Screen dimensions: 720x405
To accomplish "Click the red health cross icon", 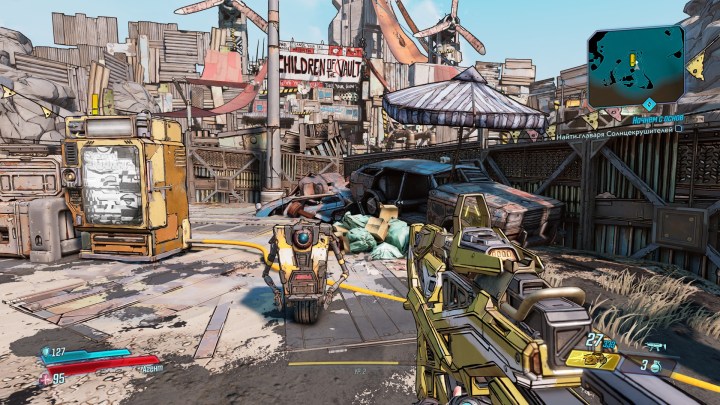I will coord(45,378).
